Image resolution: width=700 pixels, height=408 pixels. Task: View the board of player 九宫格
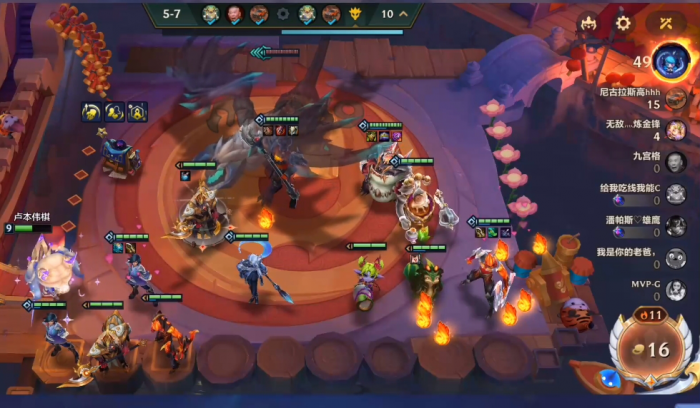point(676,162)
